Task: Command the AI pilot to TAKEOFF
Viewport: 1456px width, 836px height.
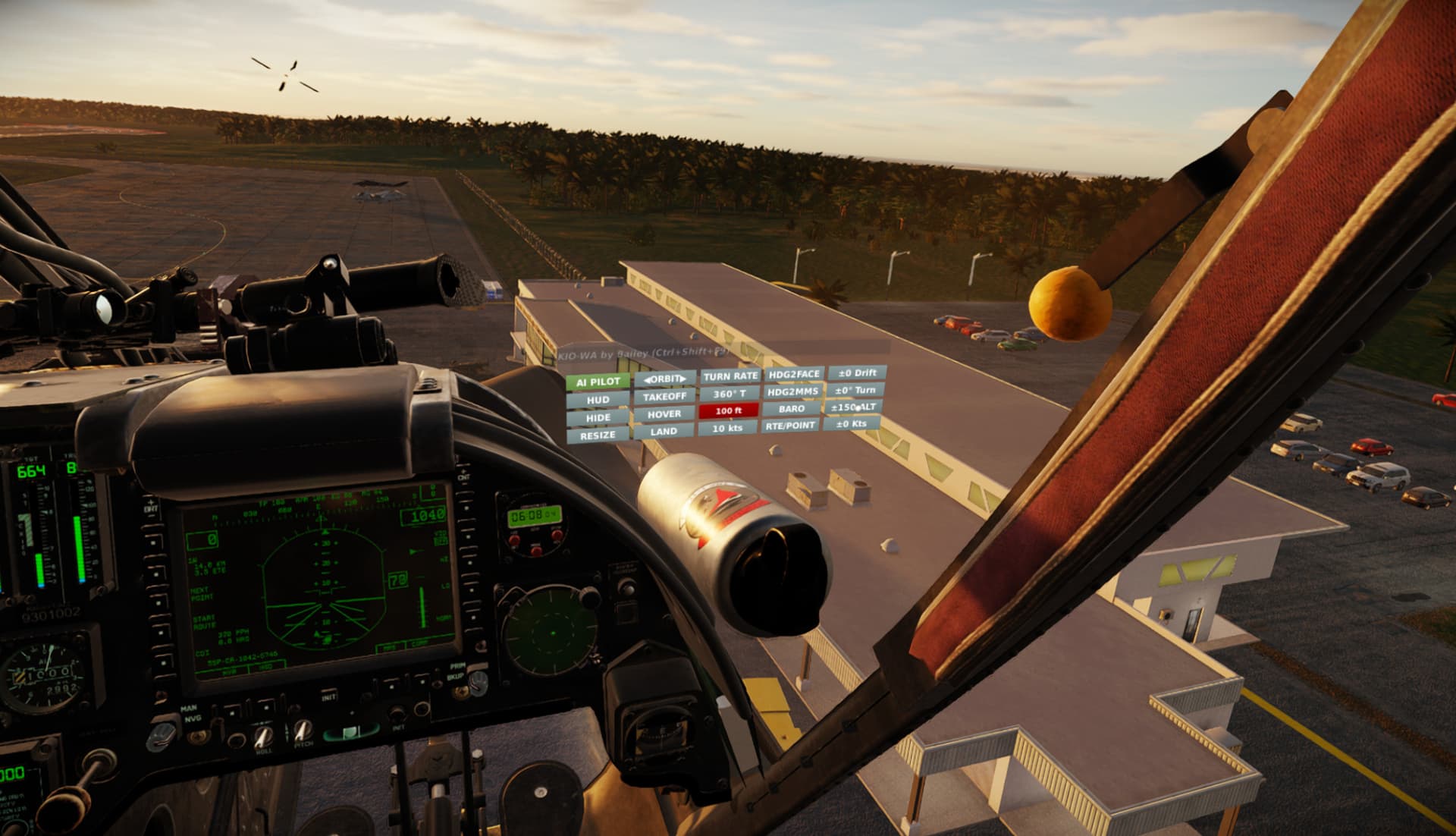Action: click(664, 396)
